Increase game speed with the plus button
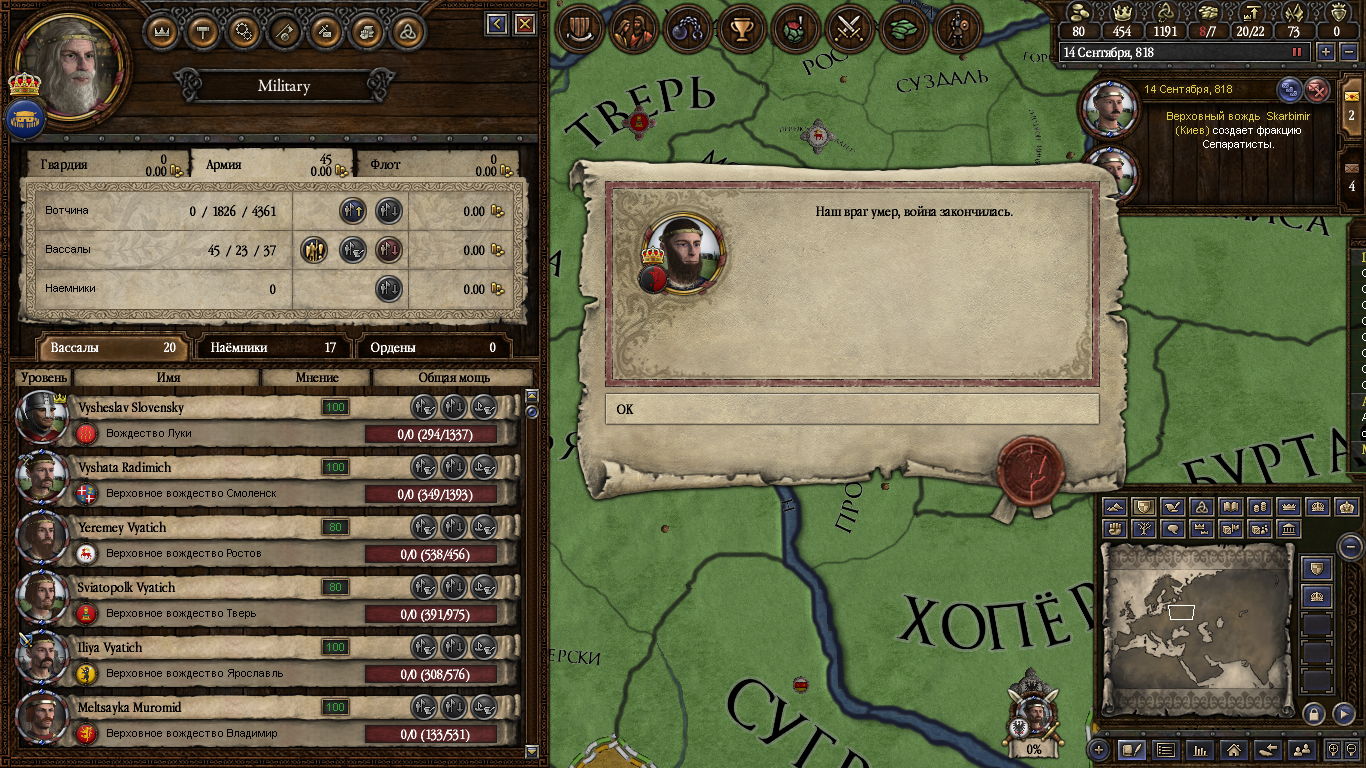Viewport: 1366px width, 768px height. coord(1326,52)
